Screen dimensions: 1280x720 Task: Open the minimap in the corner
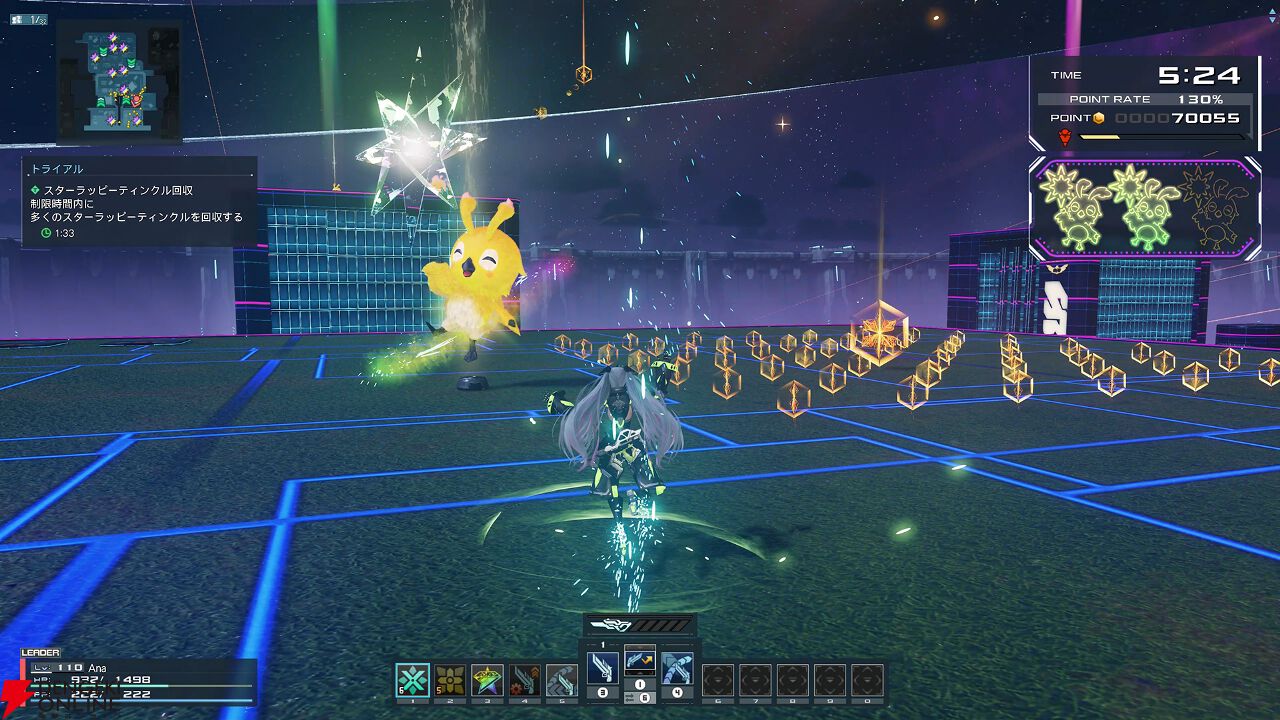(x=118, y=80)
